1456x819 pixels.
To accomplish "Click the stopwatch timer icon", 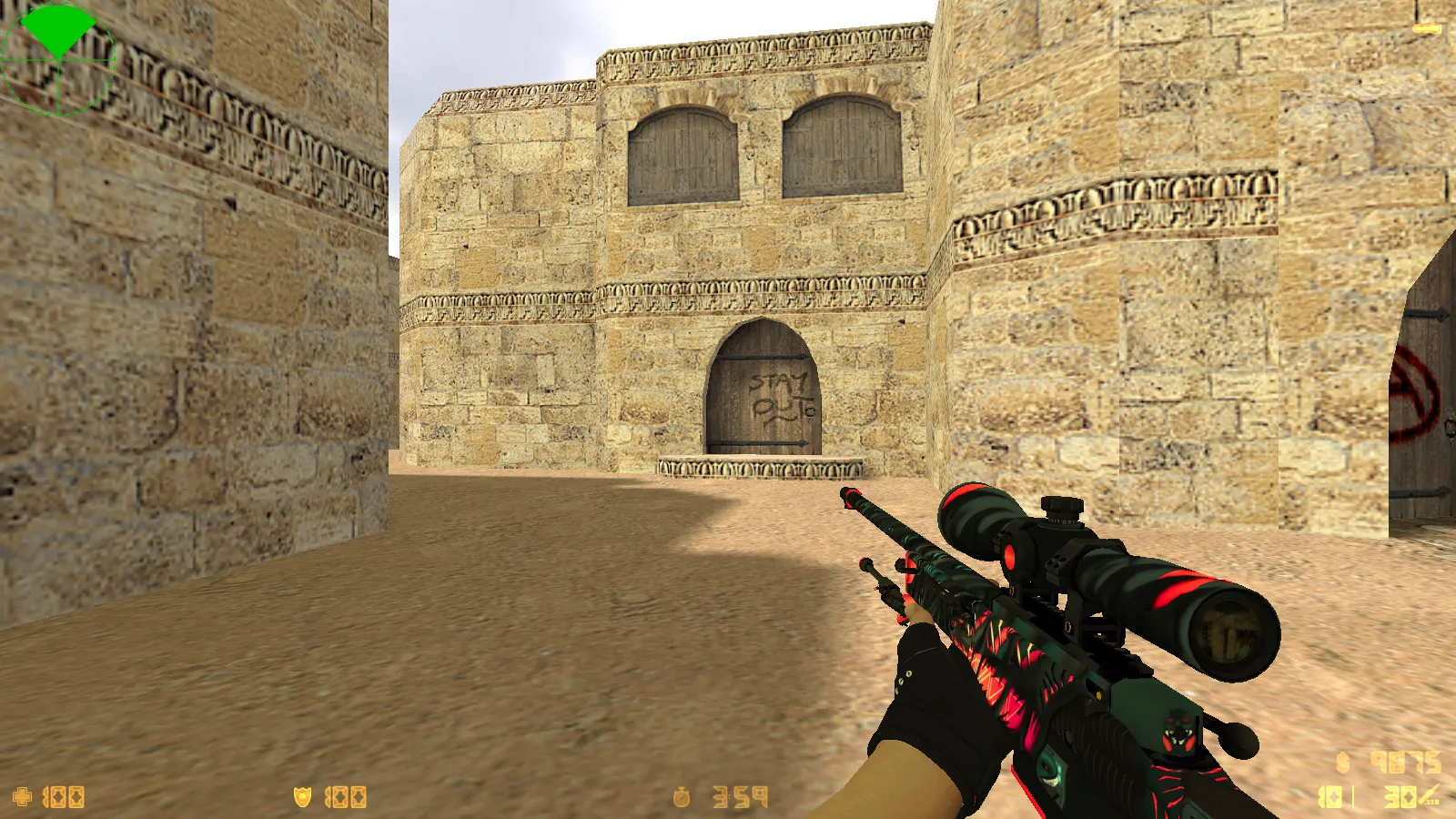I will [x=682, y=794].
